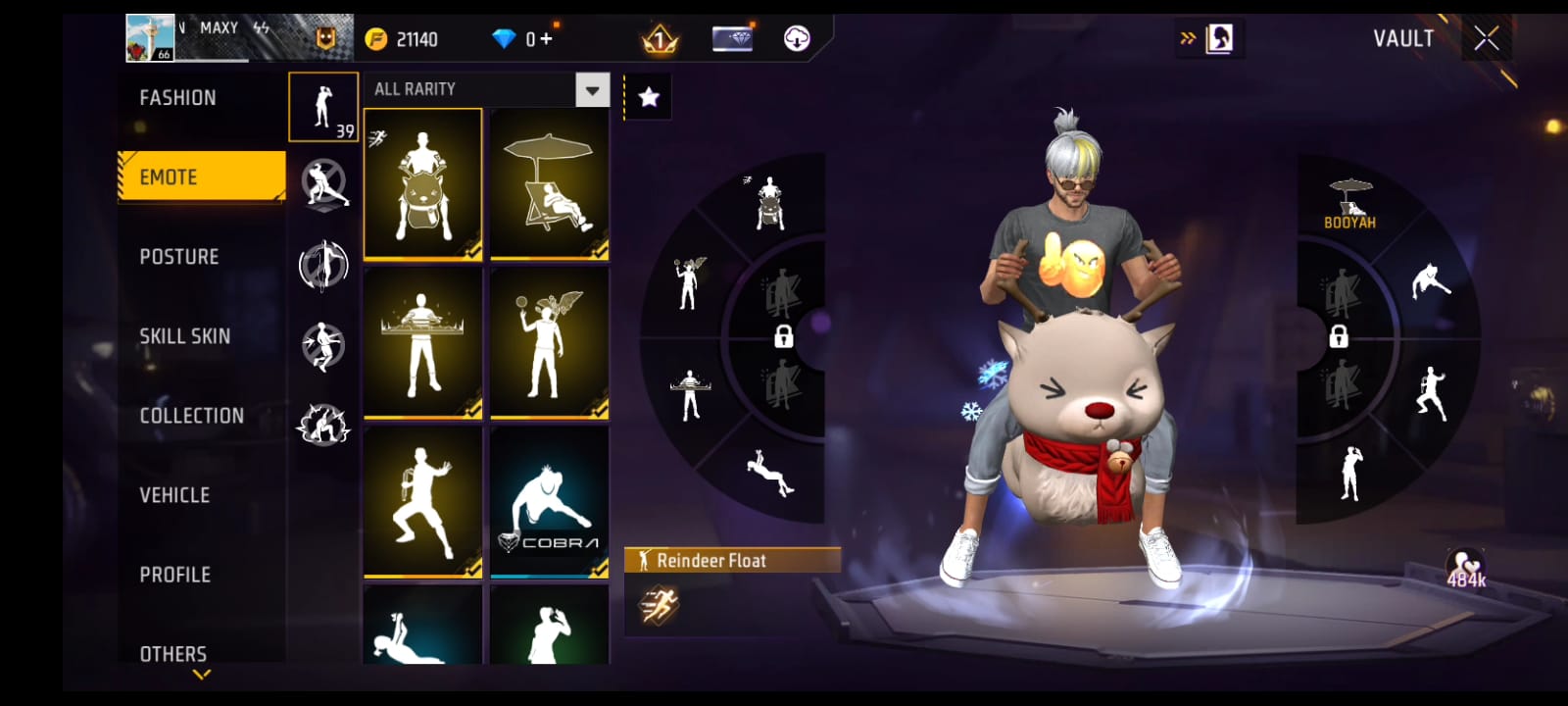Click the Vault button
The image size is (1568, 706).
1402,39
